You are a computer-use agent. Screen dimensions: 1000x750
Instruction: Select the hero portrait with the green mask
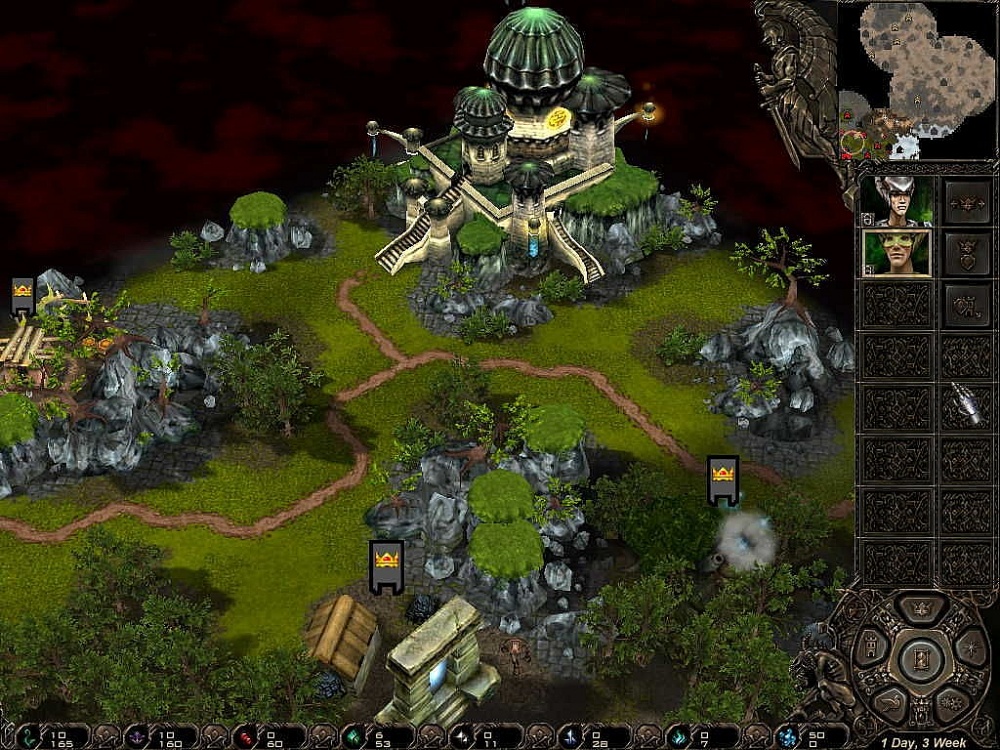(x=896, y=253)
